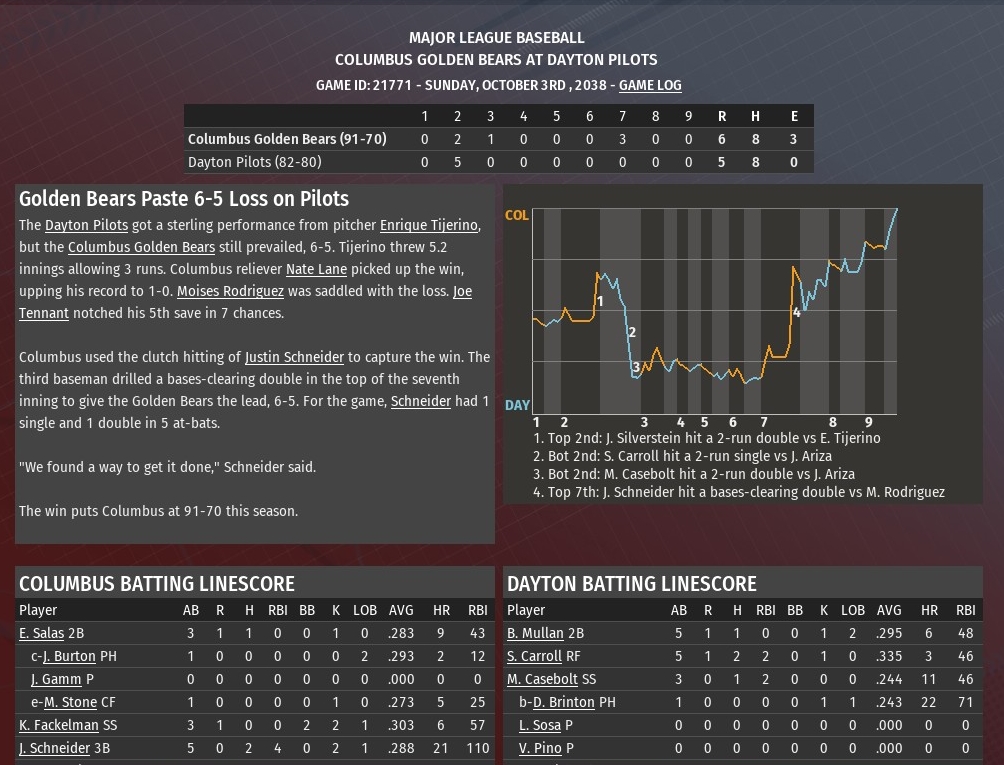1004x765 pixels.
Task: Open V. Pino player page
Action: coord(540,748)
